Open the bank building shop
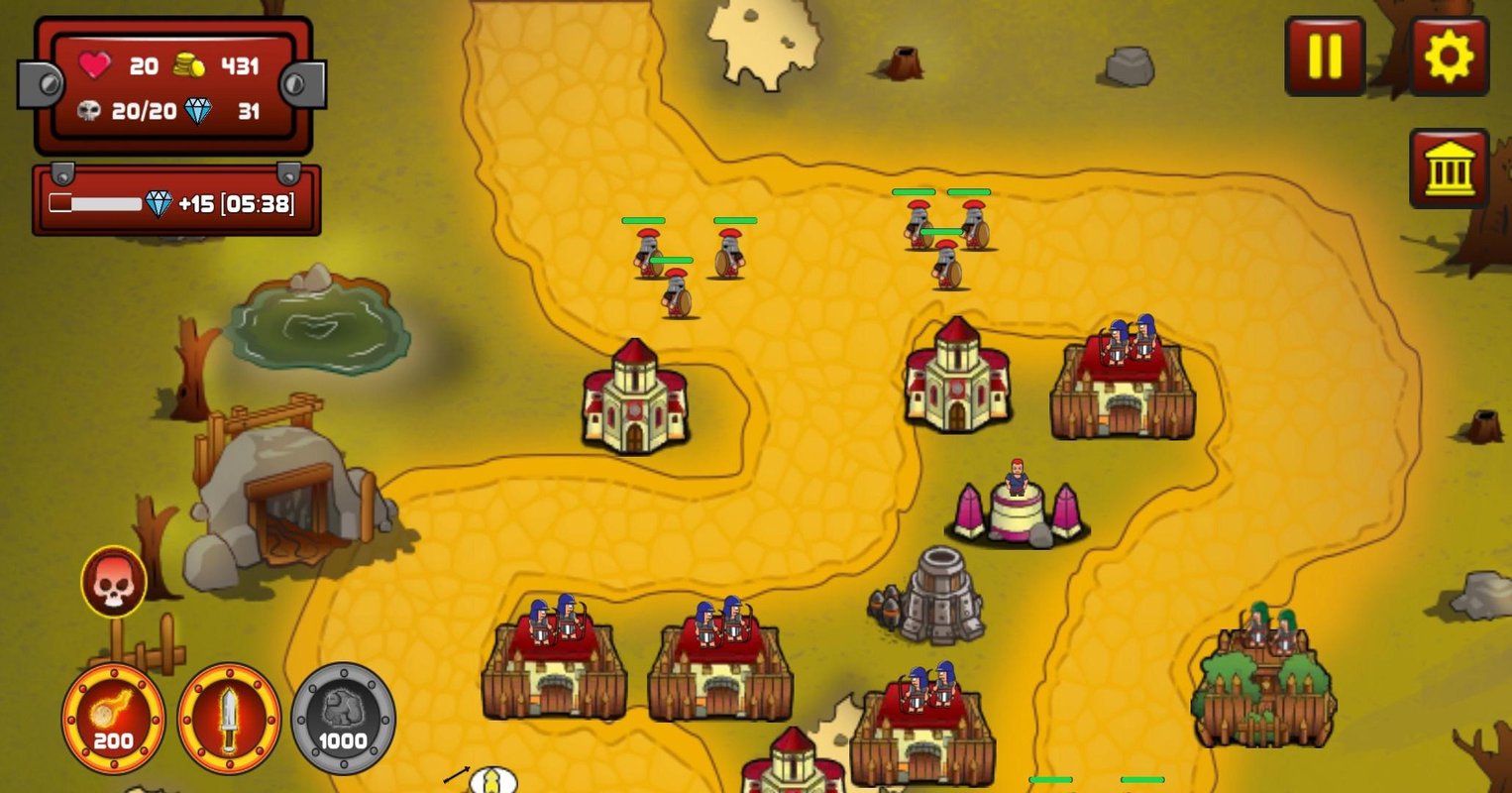Image resolution: width=1512 pixels, height=793 pixels. [x=1449, y=168]
